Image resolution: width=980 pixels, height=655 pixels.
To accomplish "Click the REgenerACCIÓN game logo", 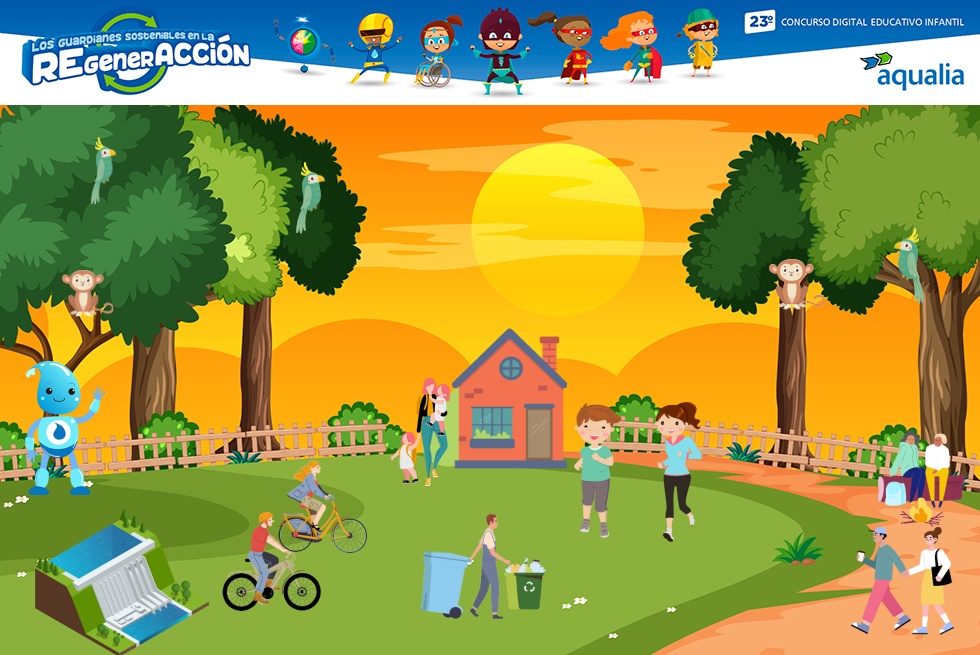I will click(136, 54).
